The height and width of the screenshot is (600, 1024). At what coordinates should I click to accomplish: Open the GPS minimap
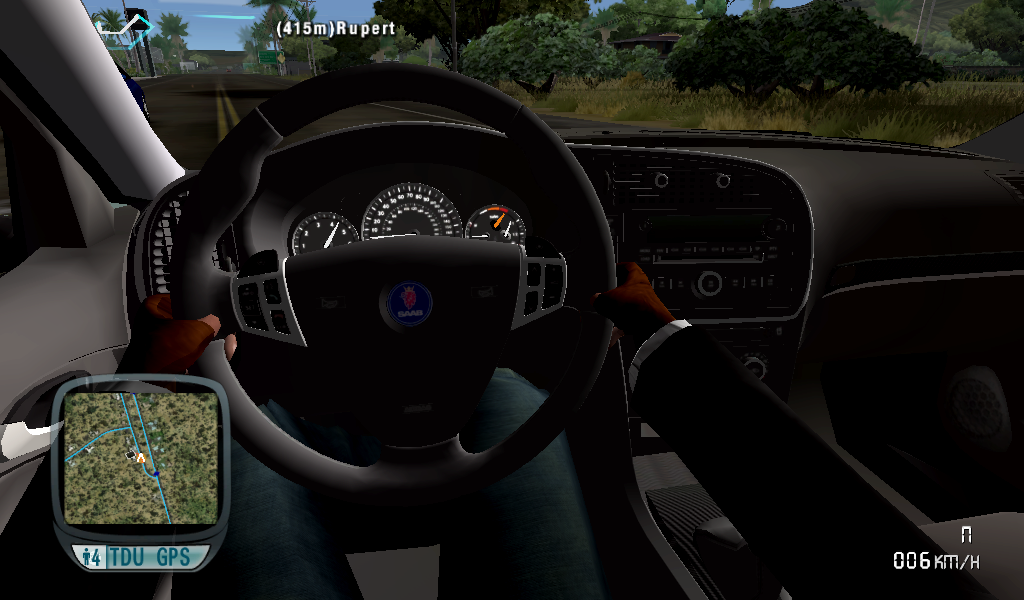[141, 456]
